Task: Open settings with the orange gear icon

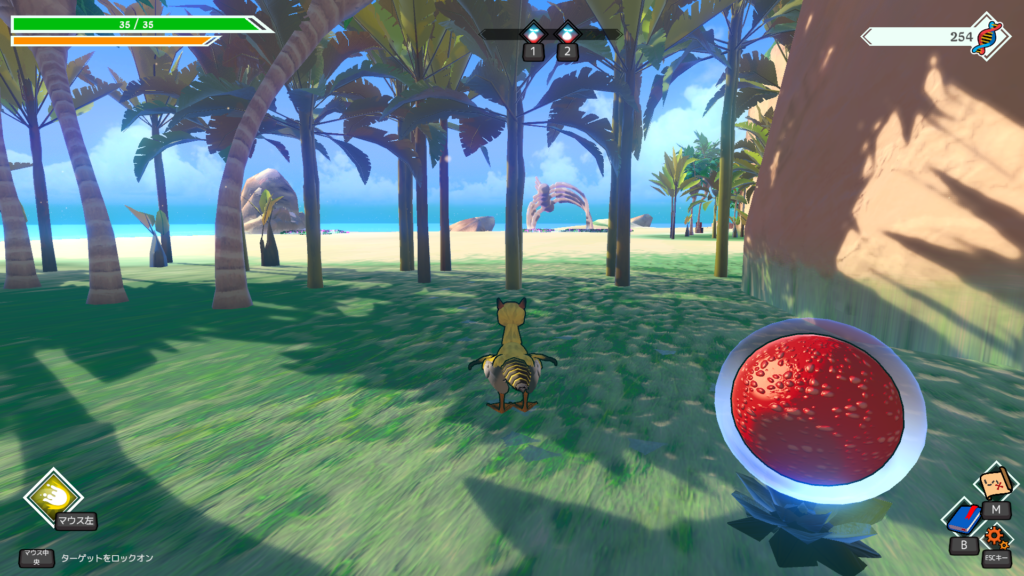Action: [995, 537]
